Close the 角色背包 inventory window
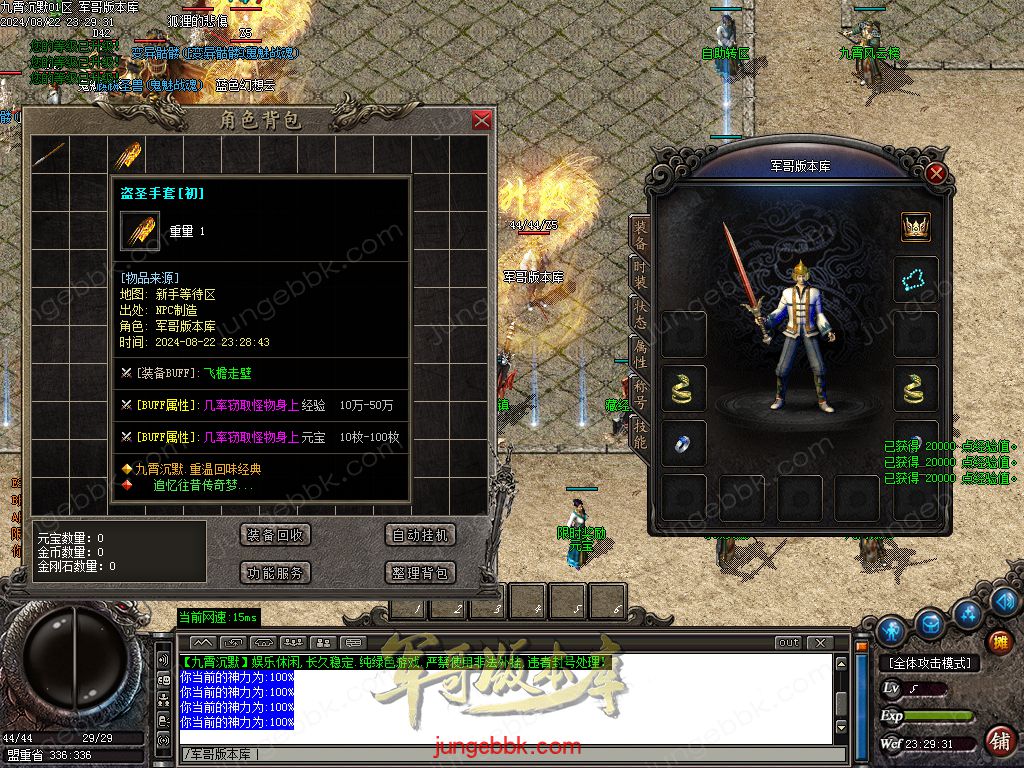The image size is (1024, 768). coord(482,121)
